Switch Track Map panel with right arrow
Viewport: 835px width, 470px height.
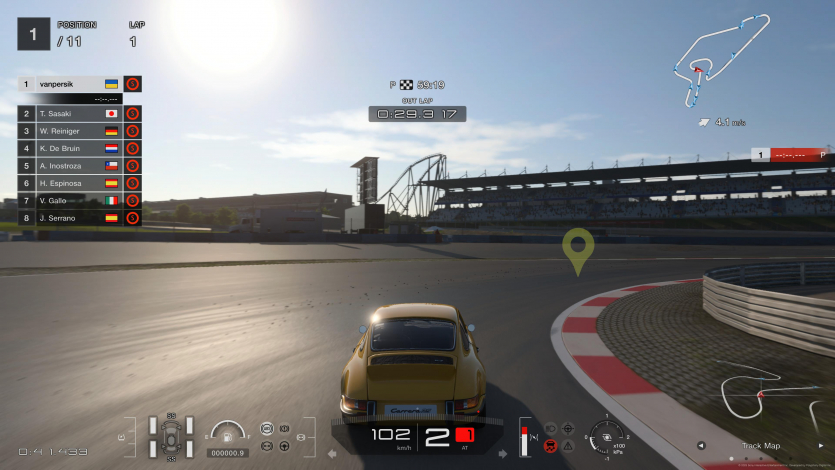point(822,446)
